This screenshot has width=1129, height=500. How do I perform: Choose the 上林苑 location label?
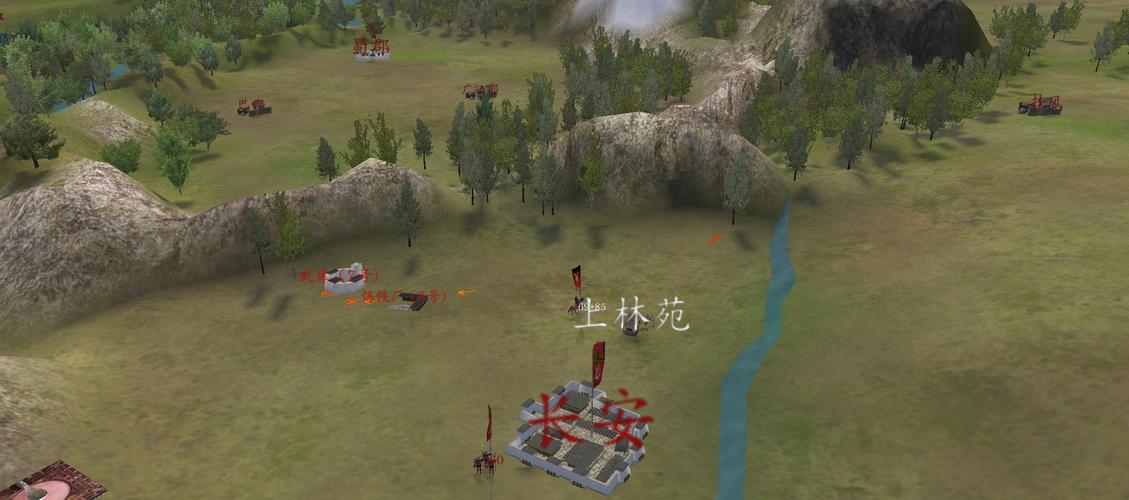point(632,315)
